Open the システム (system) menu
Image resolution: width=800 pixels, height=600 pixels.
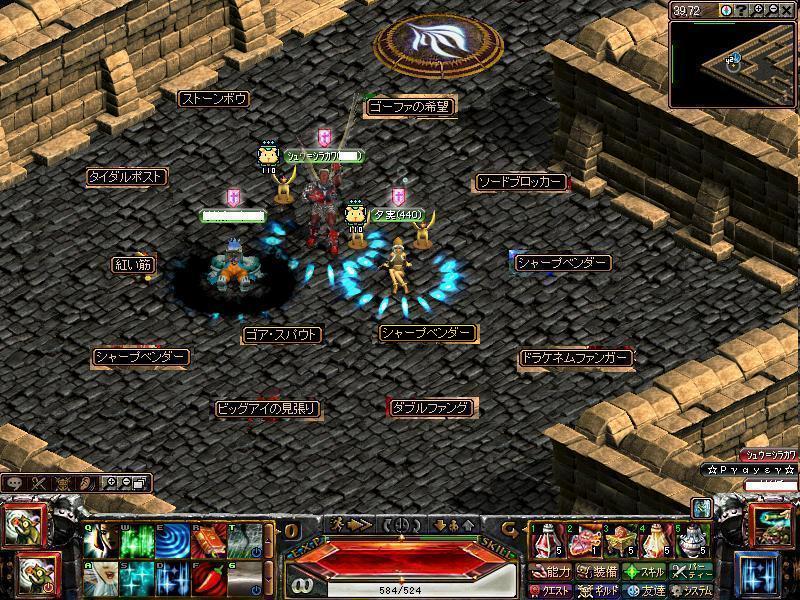click(692, 590)
